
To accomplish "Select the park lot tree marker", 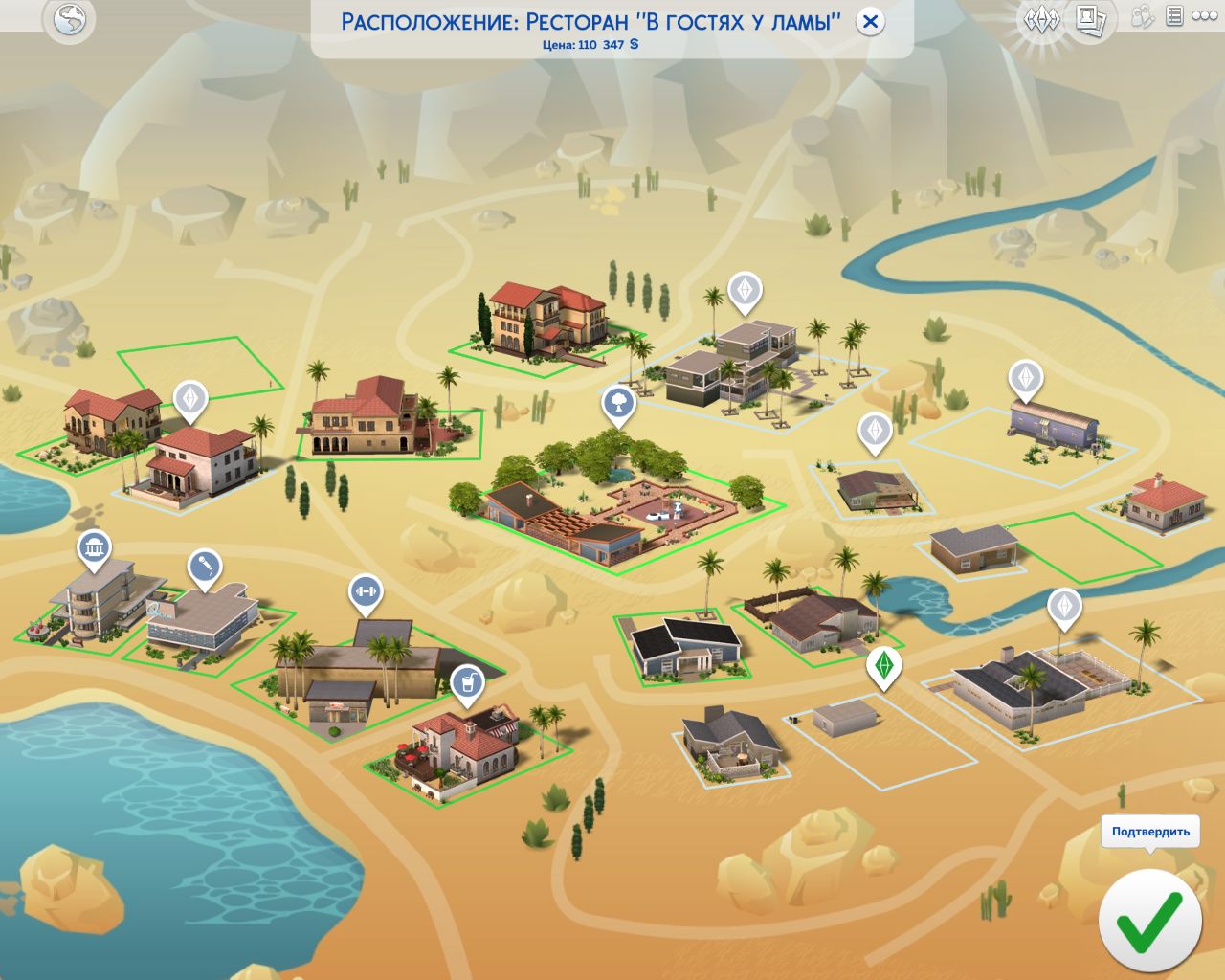I will (x=619, y=403).
